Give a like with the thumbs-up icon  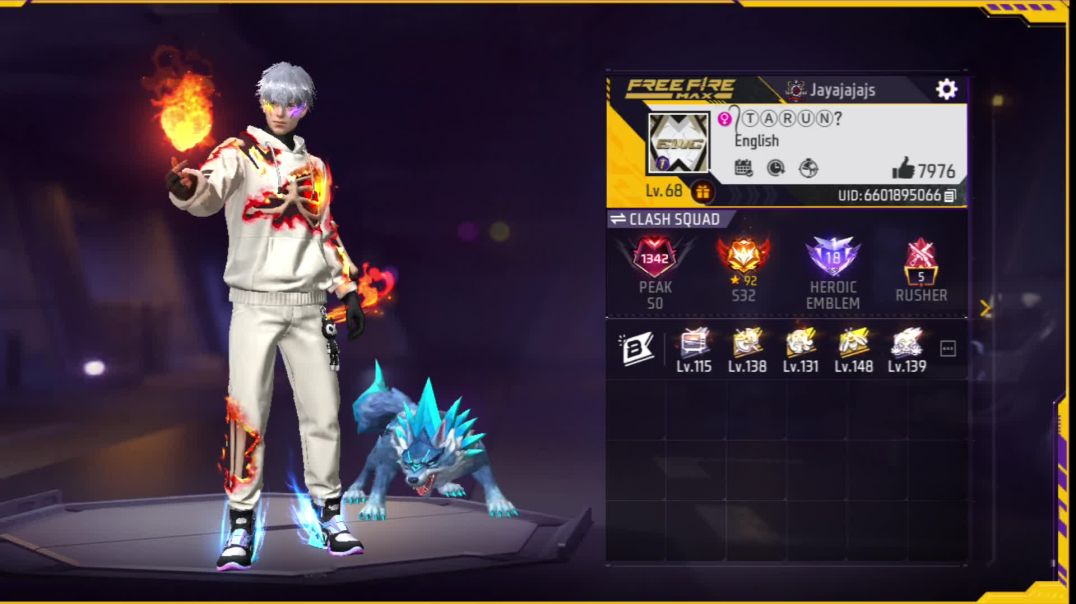pyautogui.click(x=903, y=169)
